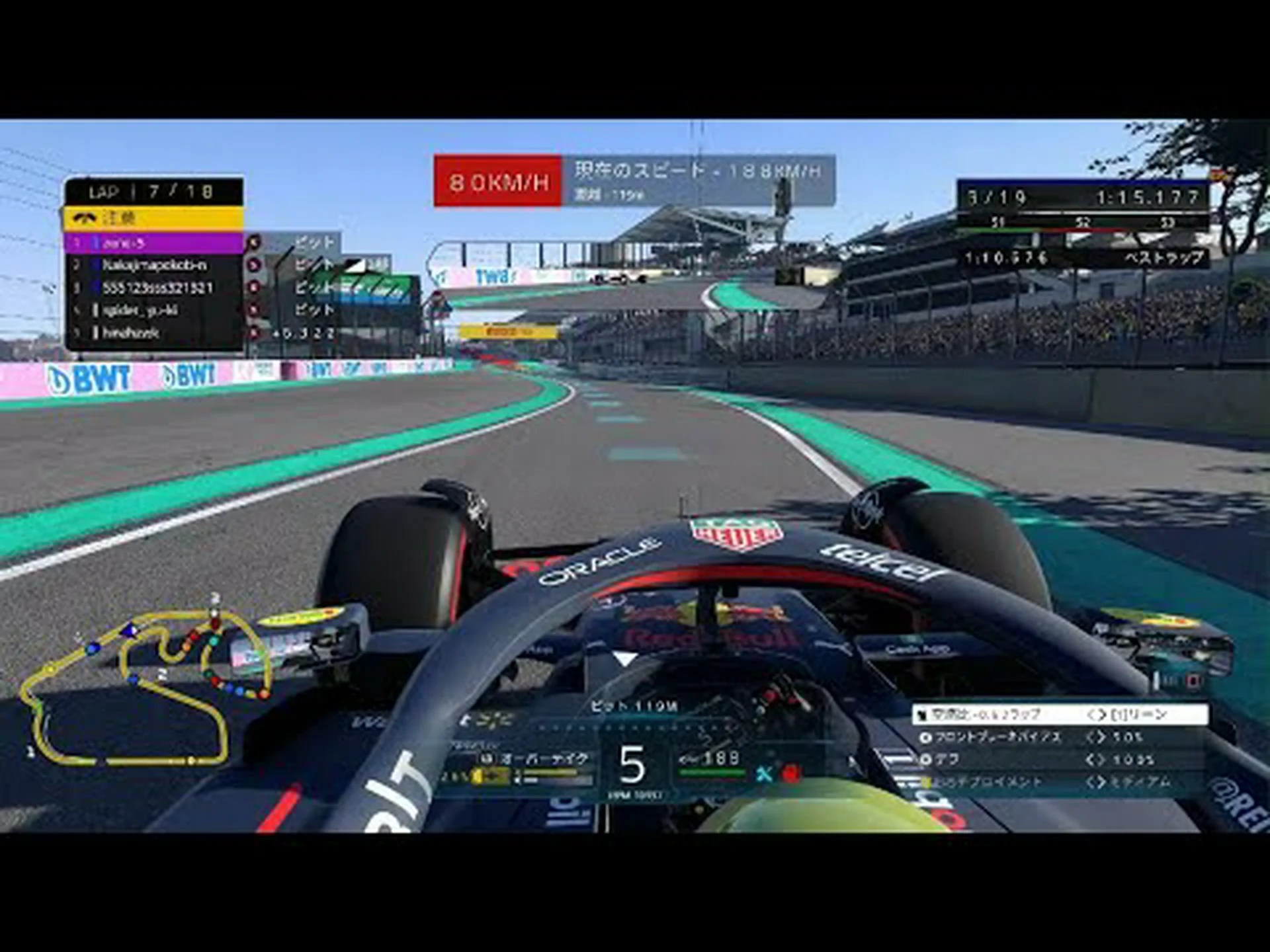This screenshot has height=952, width=1270.
Task: Click the differential (デフ) icon in the MFD
Action: click(x=925, y=759)
